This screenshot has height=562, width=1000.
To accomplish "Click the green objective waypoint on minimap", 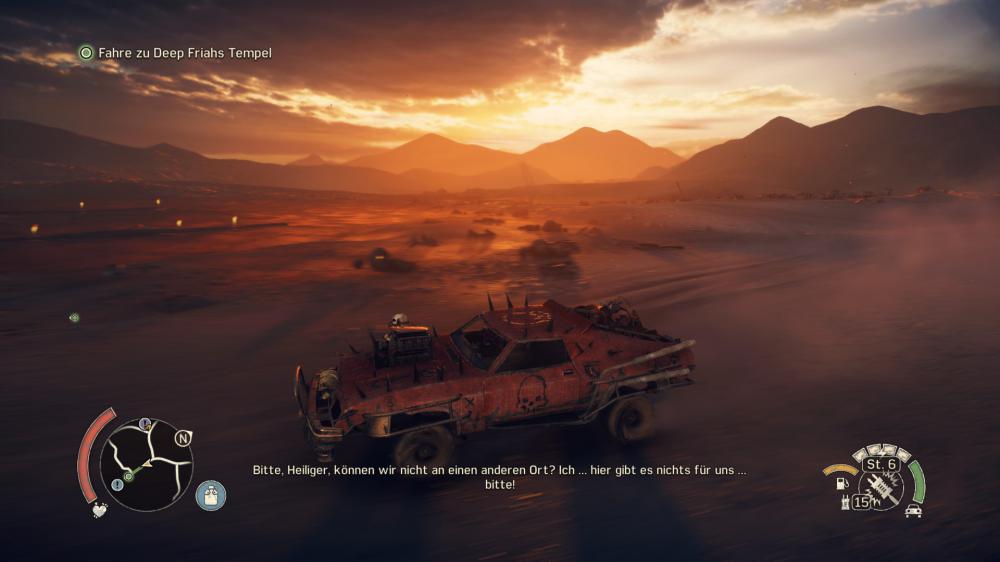I will pos(128,476).
